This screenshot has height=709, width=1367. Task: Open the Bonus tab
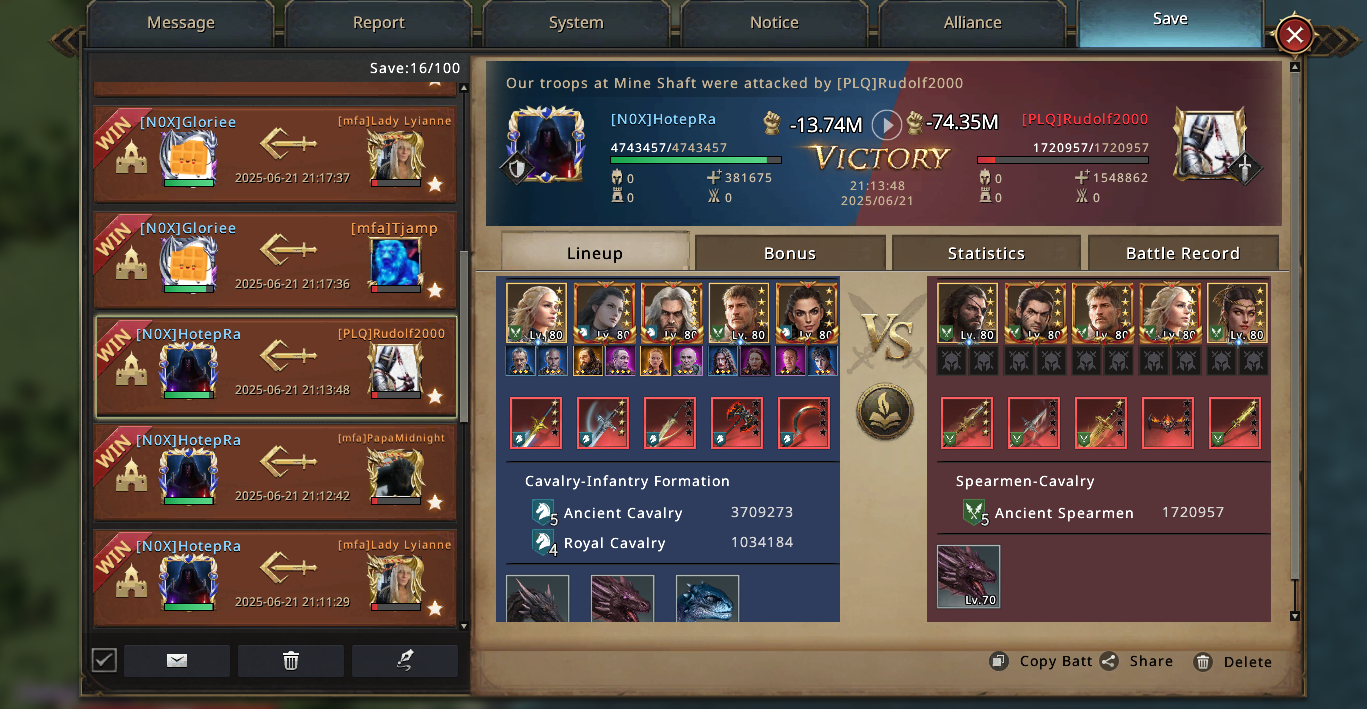[x=790, y=253]
